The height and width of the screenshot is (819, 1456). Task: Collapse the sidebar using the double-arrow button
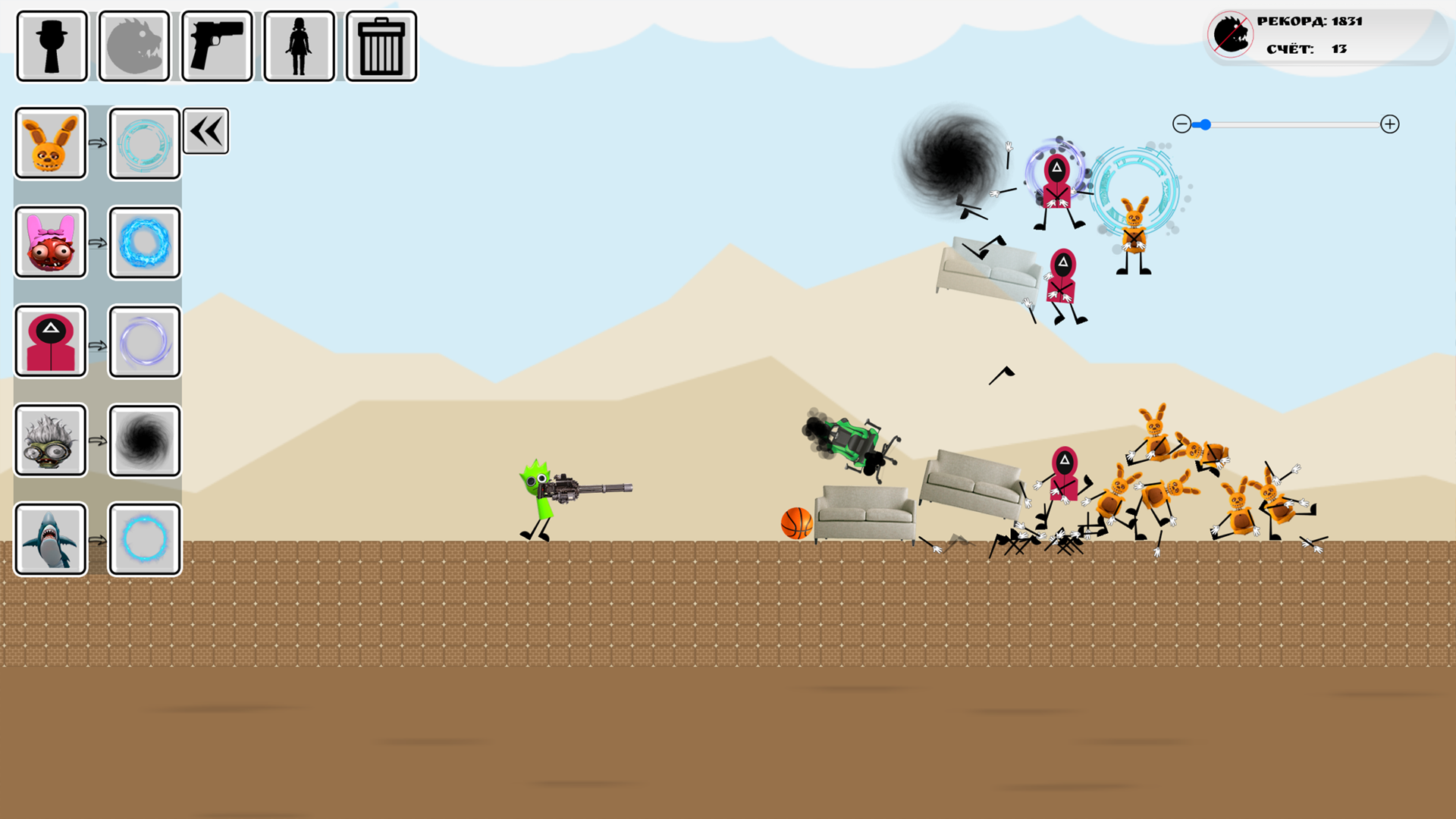206,130
